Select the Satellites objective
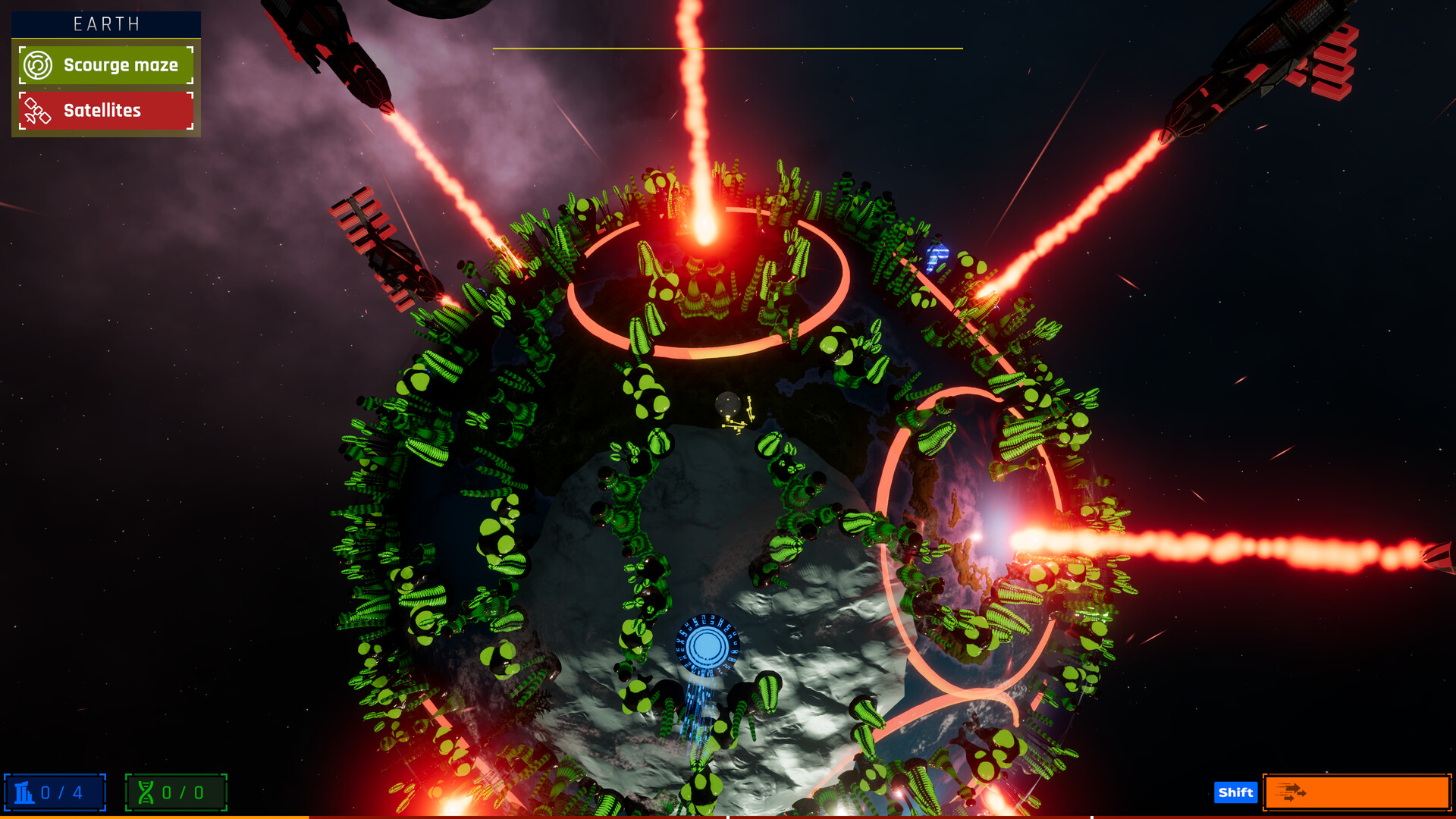Screen dimensions: 1456x819 (106, 111)
